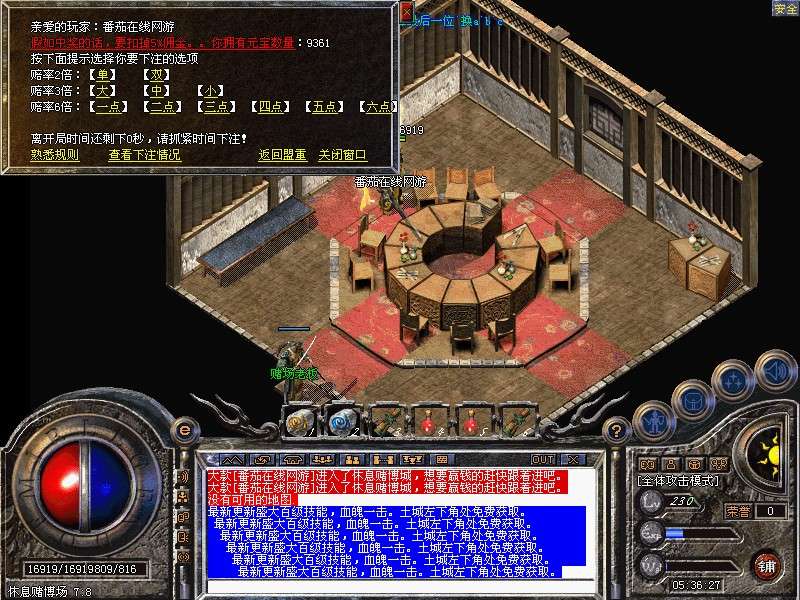This screenshot has height=600, width=800.
Task: Close the dialog via 关闭窗口
Action: pyautogui.click(x=342, y=155)
